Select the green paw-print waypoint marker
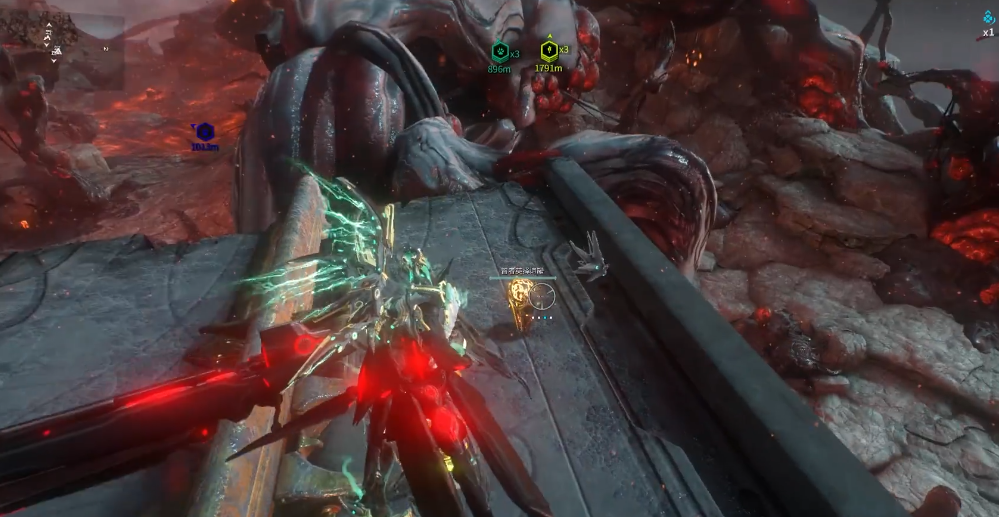The image size is (999, 517). [499, 49]
